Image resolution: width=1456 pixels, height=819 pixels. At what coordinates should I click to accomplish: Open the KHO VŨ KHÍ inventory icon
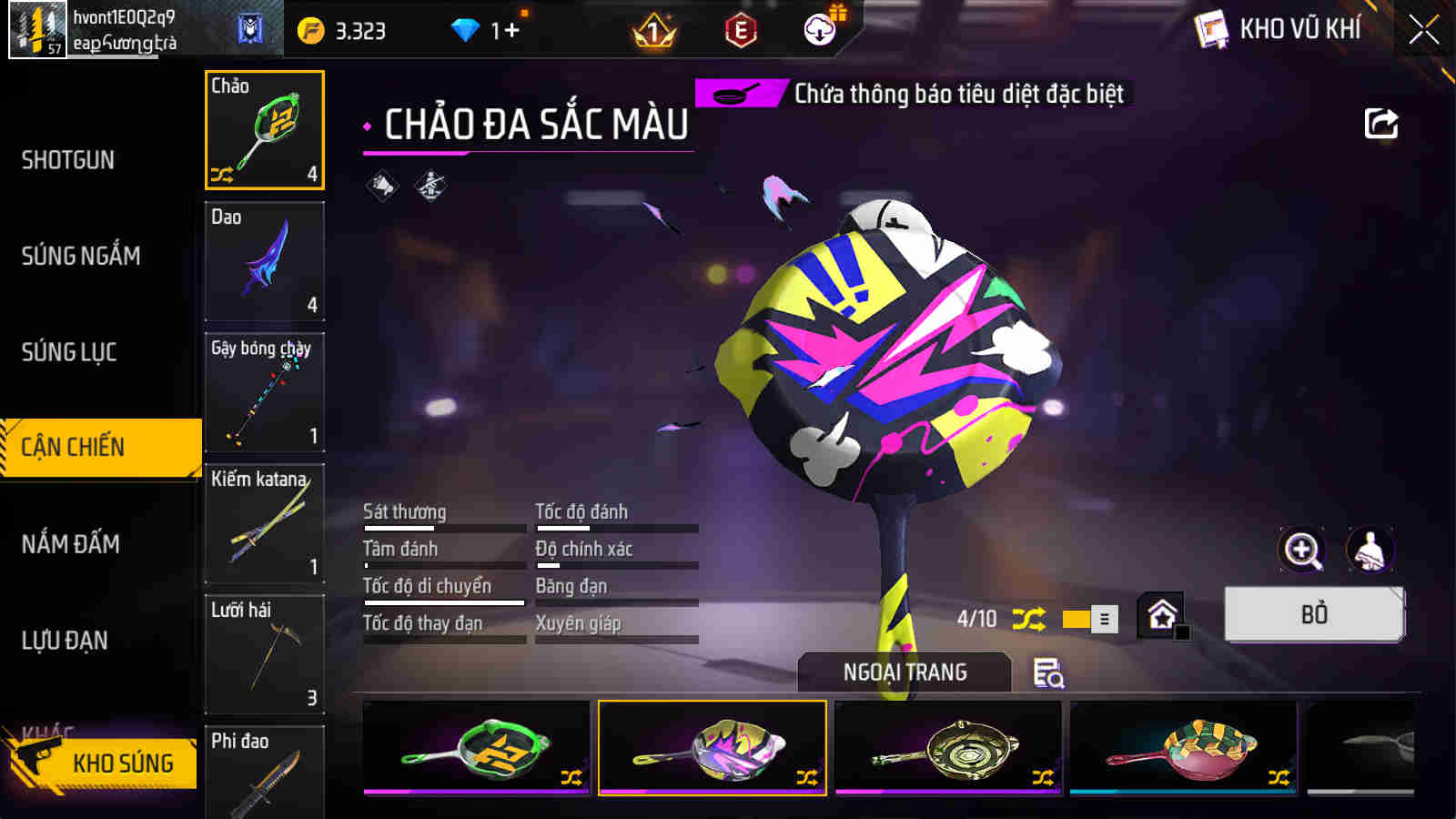[x=1210, y=27]
